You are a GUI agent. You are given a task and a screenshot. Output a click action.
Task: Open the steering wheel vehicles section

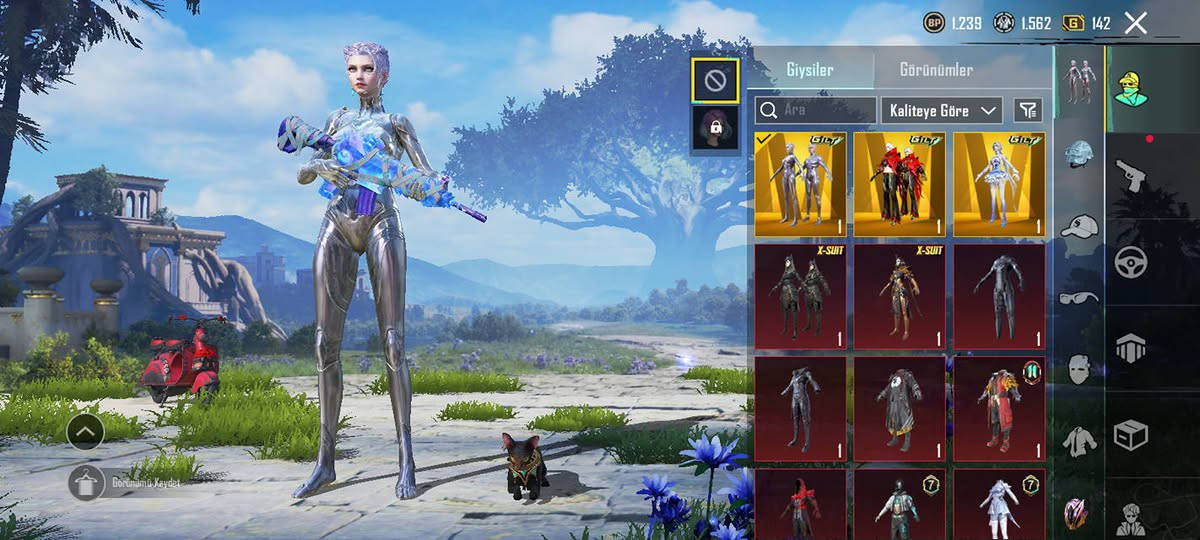click(1131, 262)
